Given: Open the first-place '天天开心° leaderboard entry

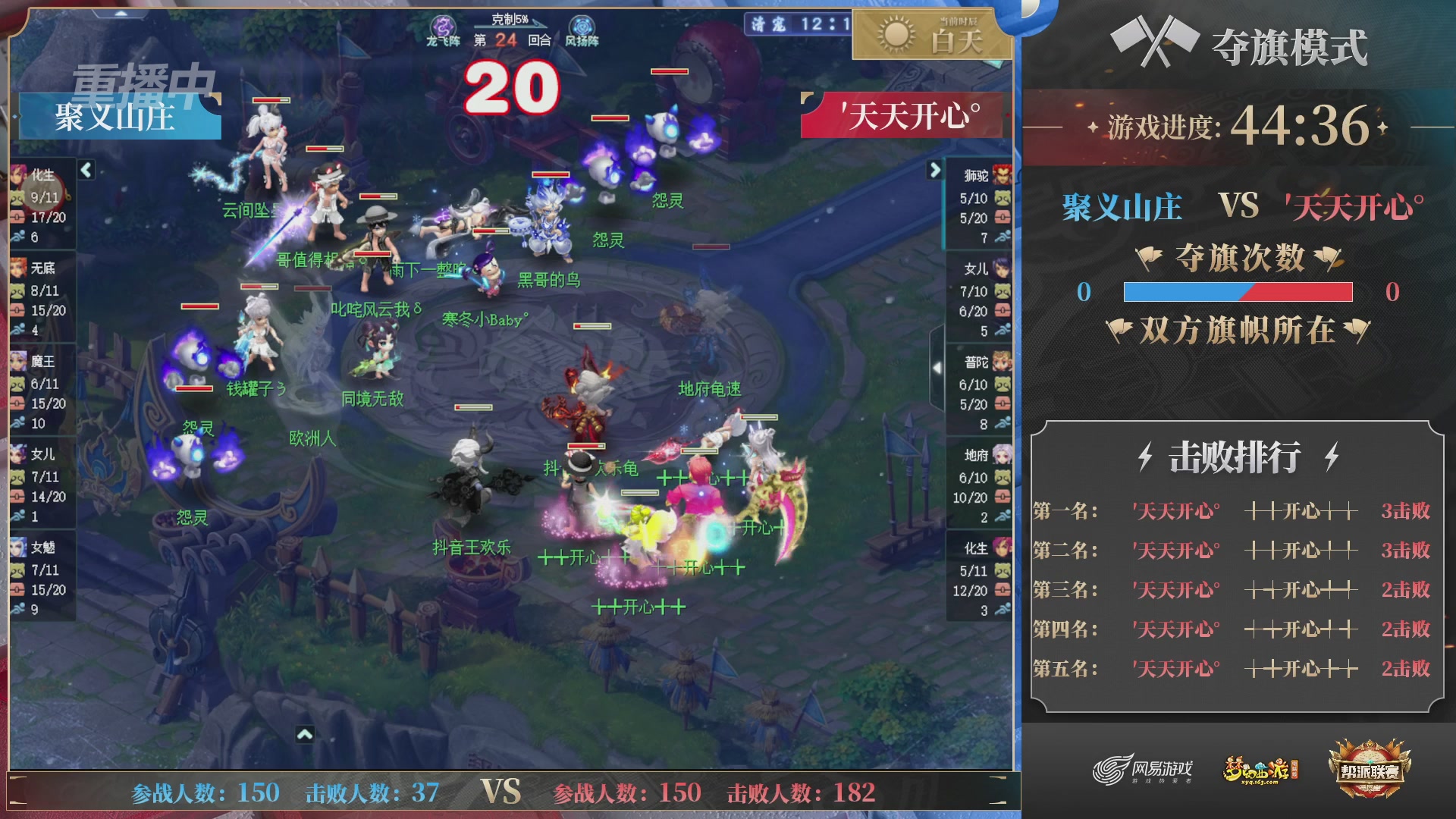Looking at the screenshot, I should click(x=1175, y=511).
